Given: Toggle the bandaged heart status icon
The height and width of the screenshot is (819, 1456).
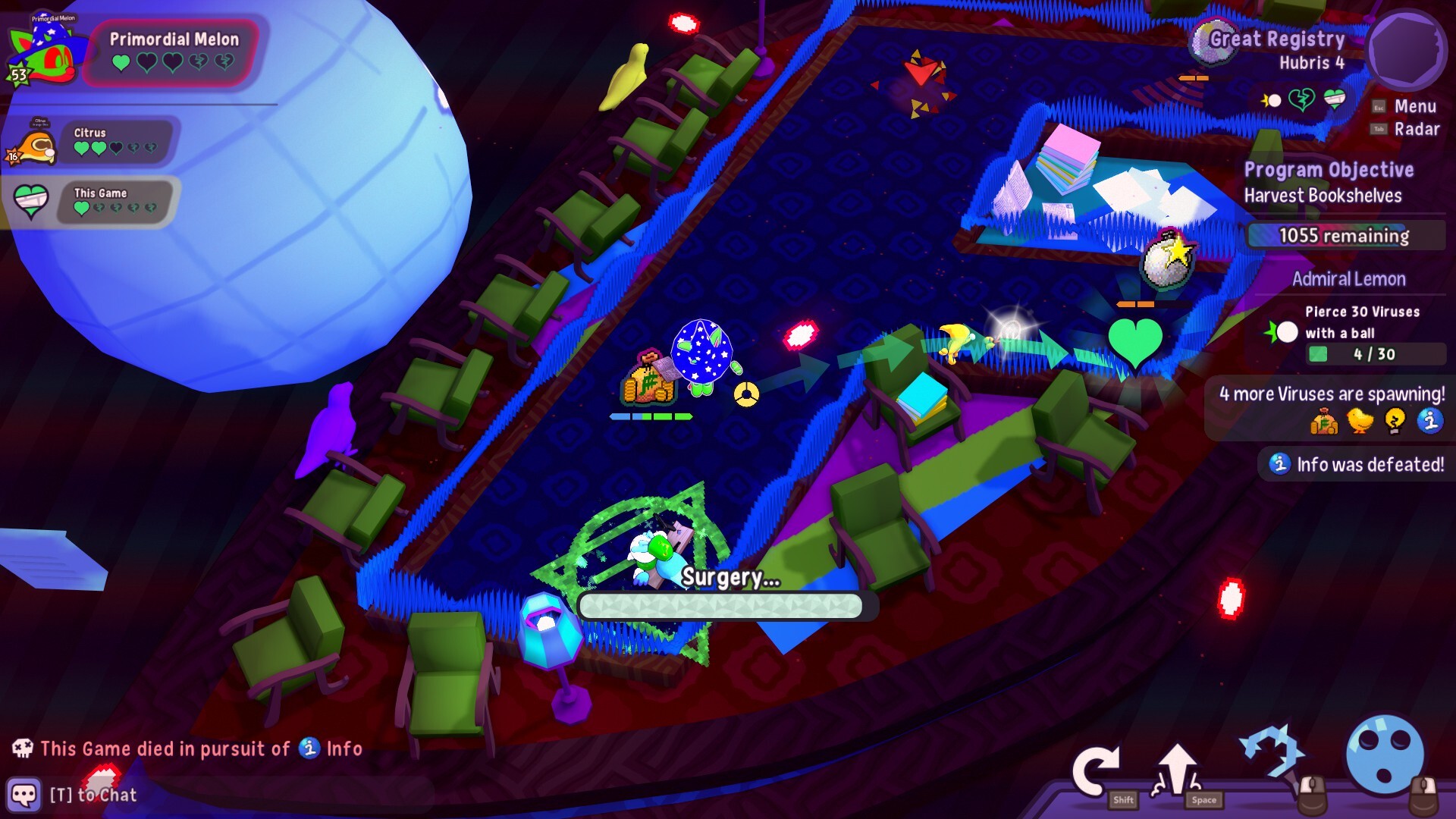Looking at the screenshot, I should tap(1333, 99).
